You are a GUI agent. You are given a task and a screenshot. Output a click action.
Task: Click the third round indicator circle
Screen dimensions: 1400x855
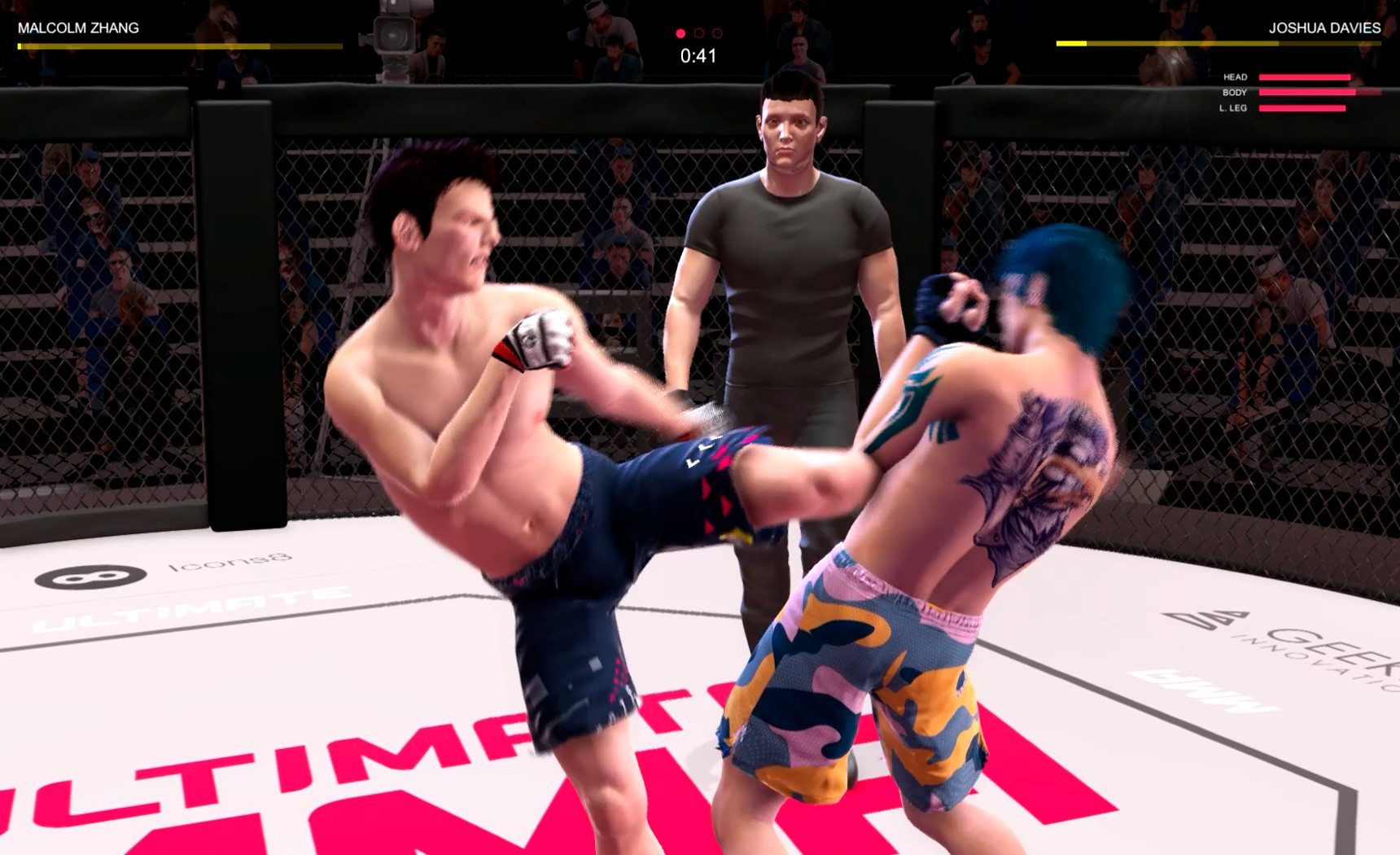pos(716,34)
